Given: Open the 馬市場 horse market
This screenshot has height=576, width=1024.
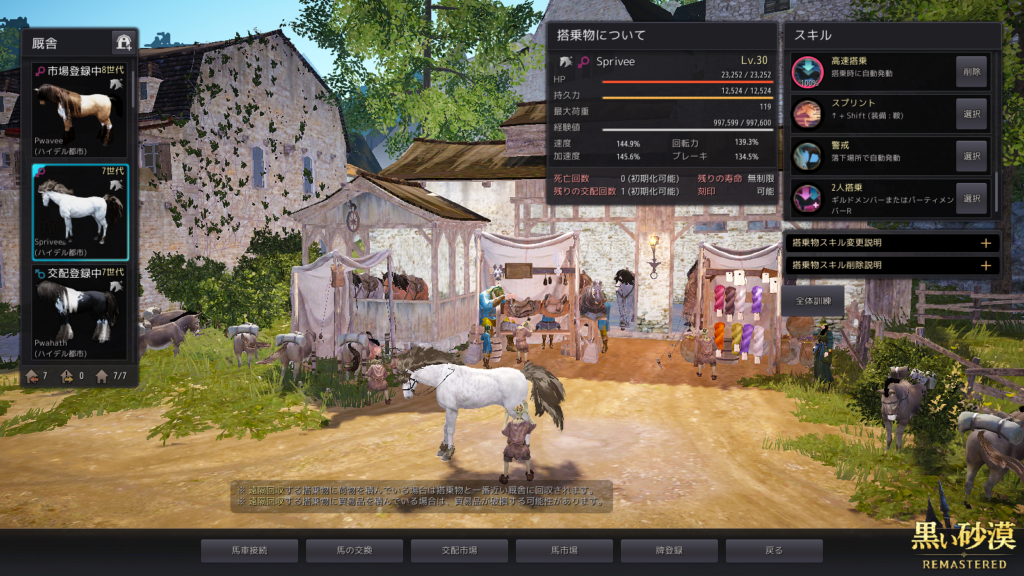Looking at the screenshot, I should (564, 550).
